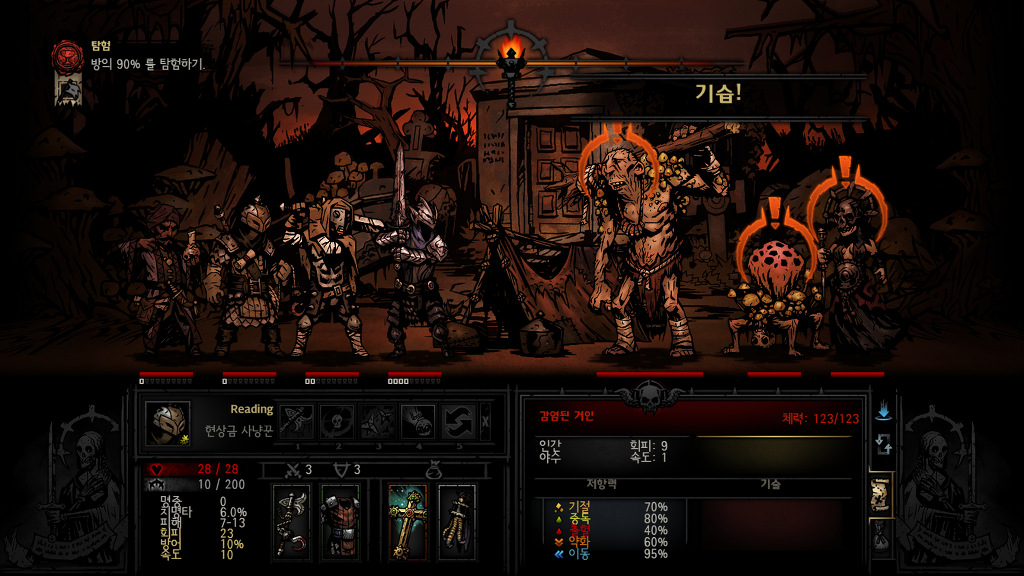The image size is (1024, 576).
Task: Open the red quest seal objective
Action: click(69, 54)
